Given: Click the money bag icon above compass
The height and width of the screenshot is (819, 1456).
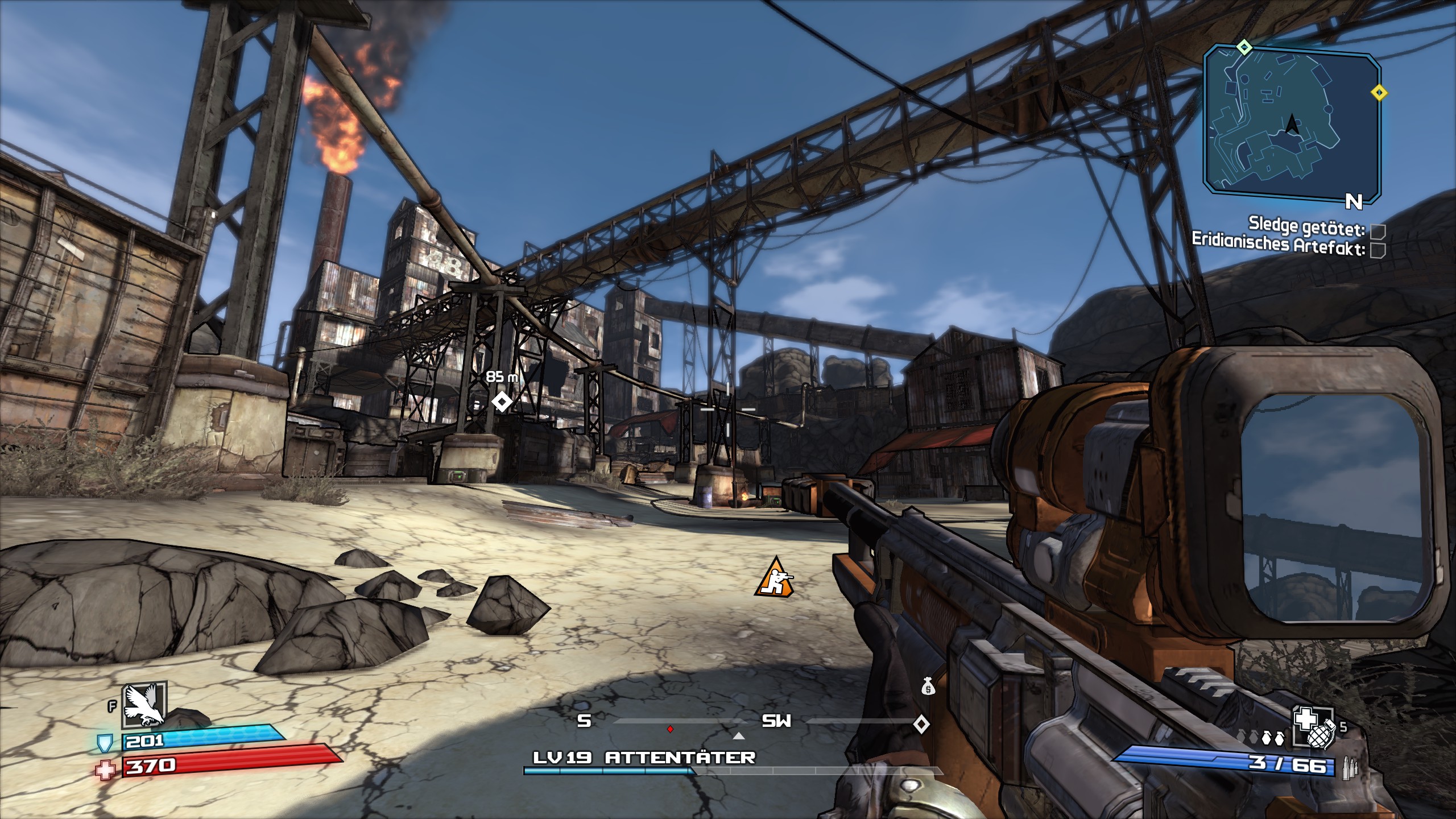Looking at the screenshot, I should [928, 686].
